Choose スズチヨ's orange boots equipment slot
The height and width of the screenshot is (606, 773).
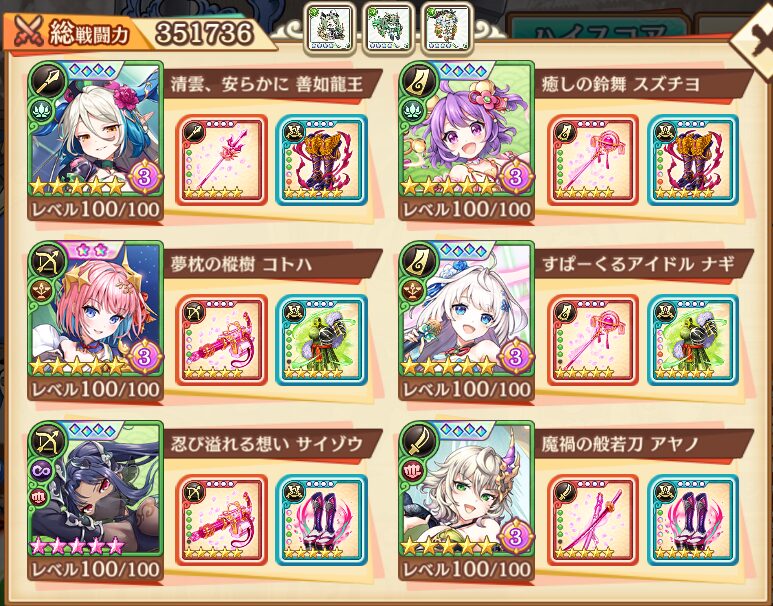pyautogui.click(x=692, y=160)
